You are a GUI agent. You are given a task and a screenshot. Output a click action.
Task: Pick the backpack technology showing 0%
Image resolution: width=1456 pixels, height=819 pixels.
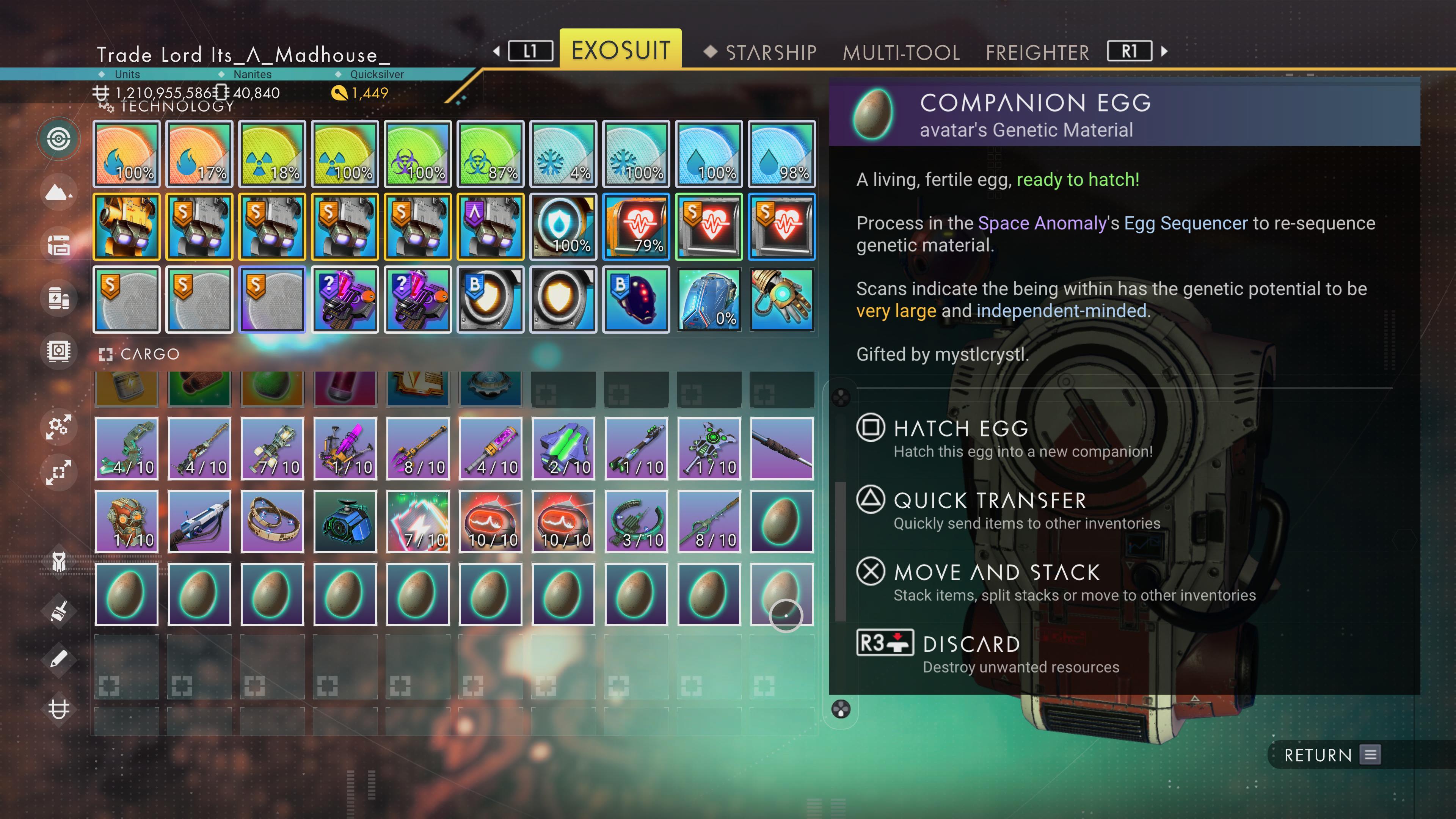[709, 300]
